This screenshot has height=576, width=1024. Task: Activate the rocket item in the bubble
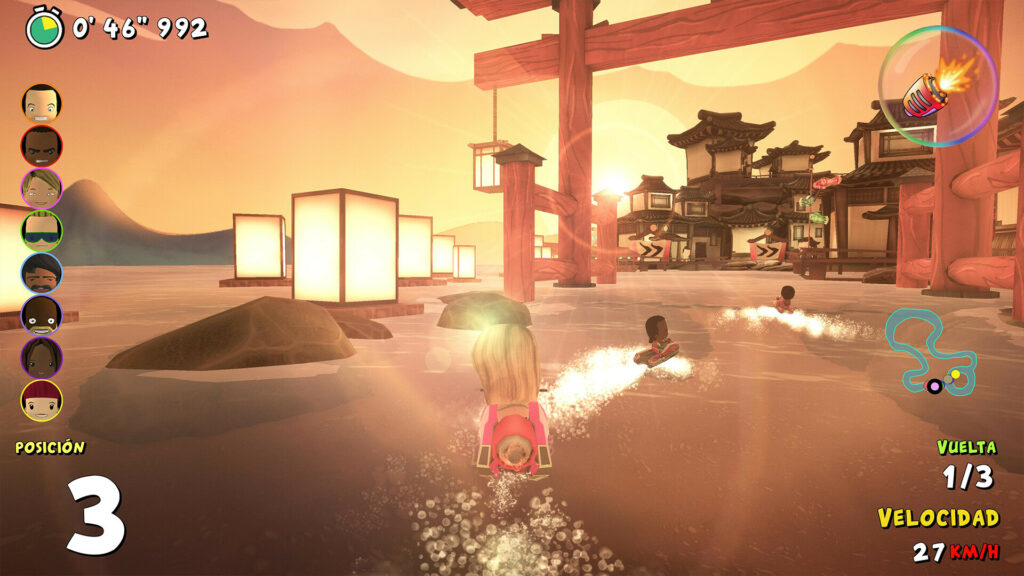tap(937, 87)
